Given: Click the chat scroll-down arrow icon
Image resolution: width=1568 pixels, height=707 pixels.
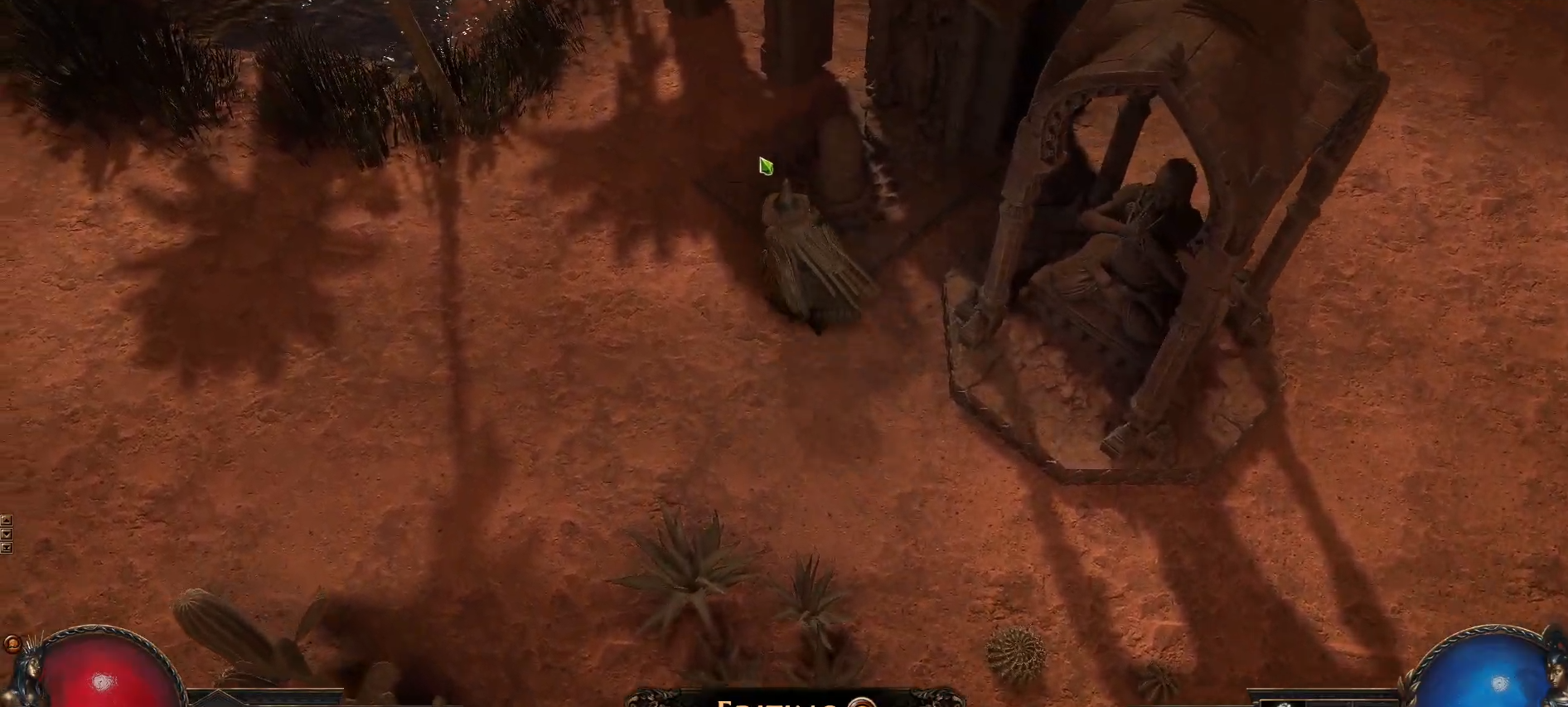Looking at the screenshot, I should [7, 533].
